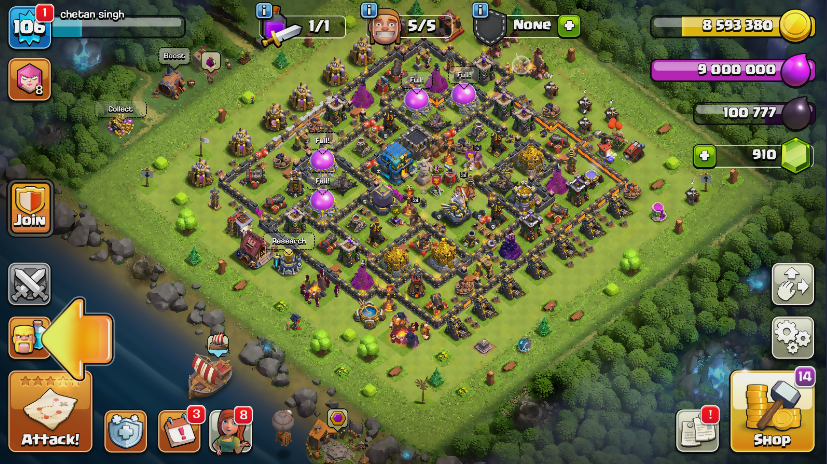Show info for the shield None status
This screenshot has width=827, height=464.
point(480,10)
